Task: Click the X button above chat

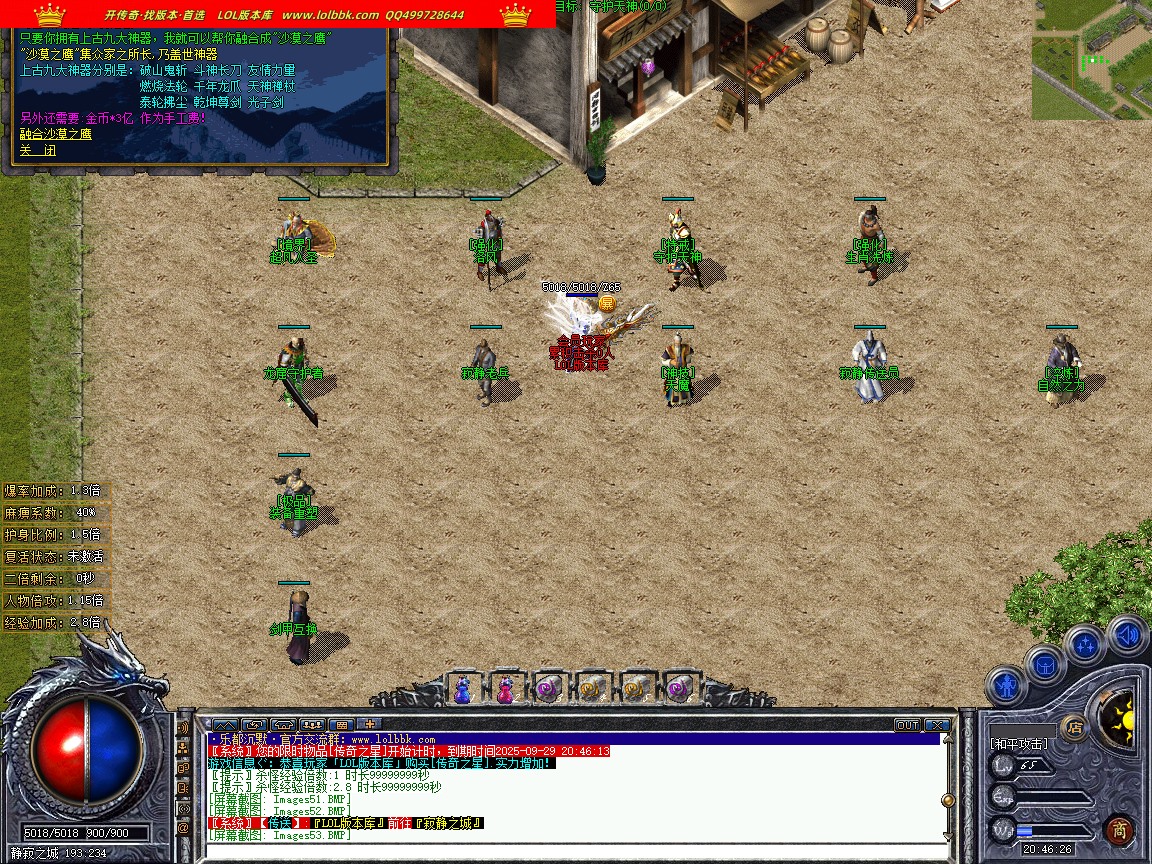Action: point(937,724)
